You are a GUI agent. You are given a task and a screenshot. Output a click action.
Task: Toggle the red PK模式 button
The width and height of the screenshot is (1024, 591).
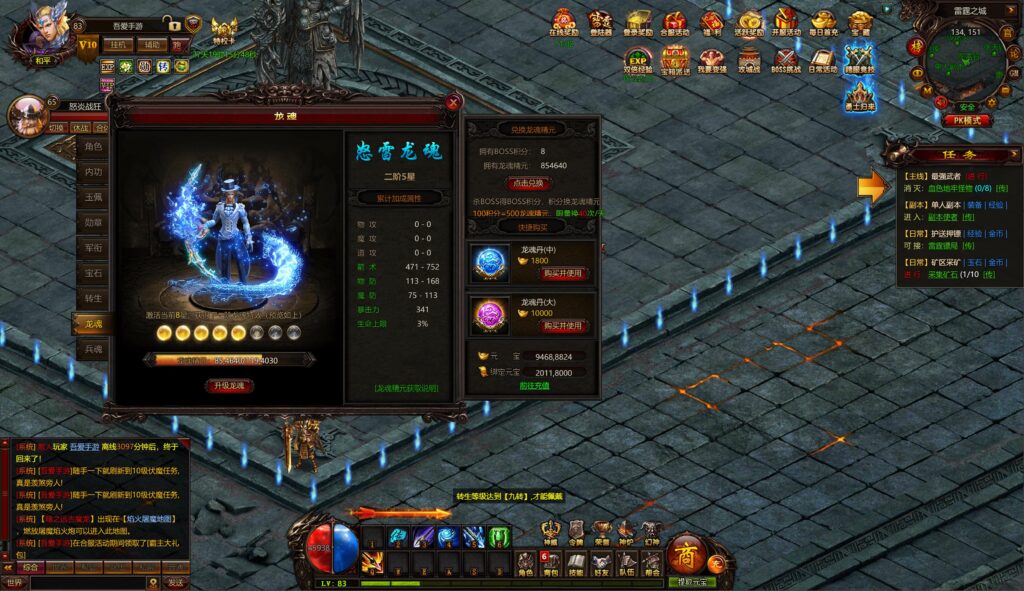click(x=966, y=120)
